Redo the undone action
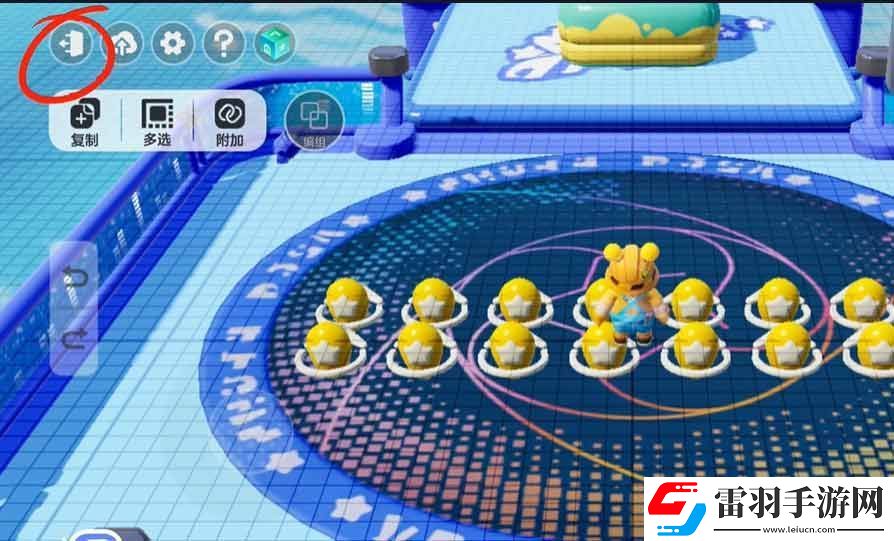The image size is (894, 541). pyautogui.click(x=76, y=341)
